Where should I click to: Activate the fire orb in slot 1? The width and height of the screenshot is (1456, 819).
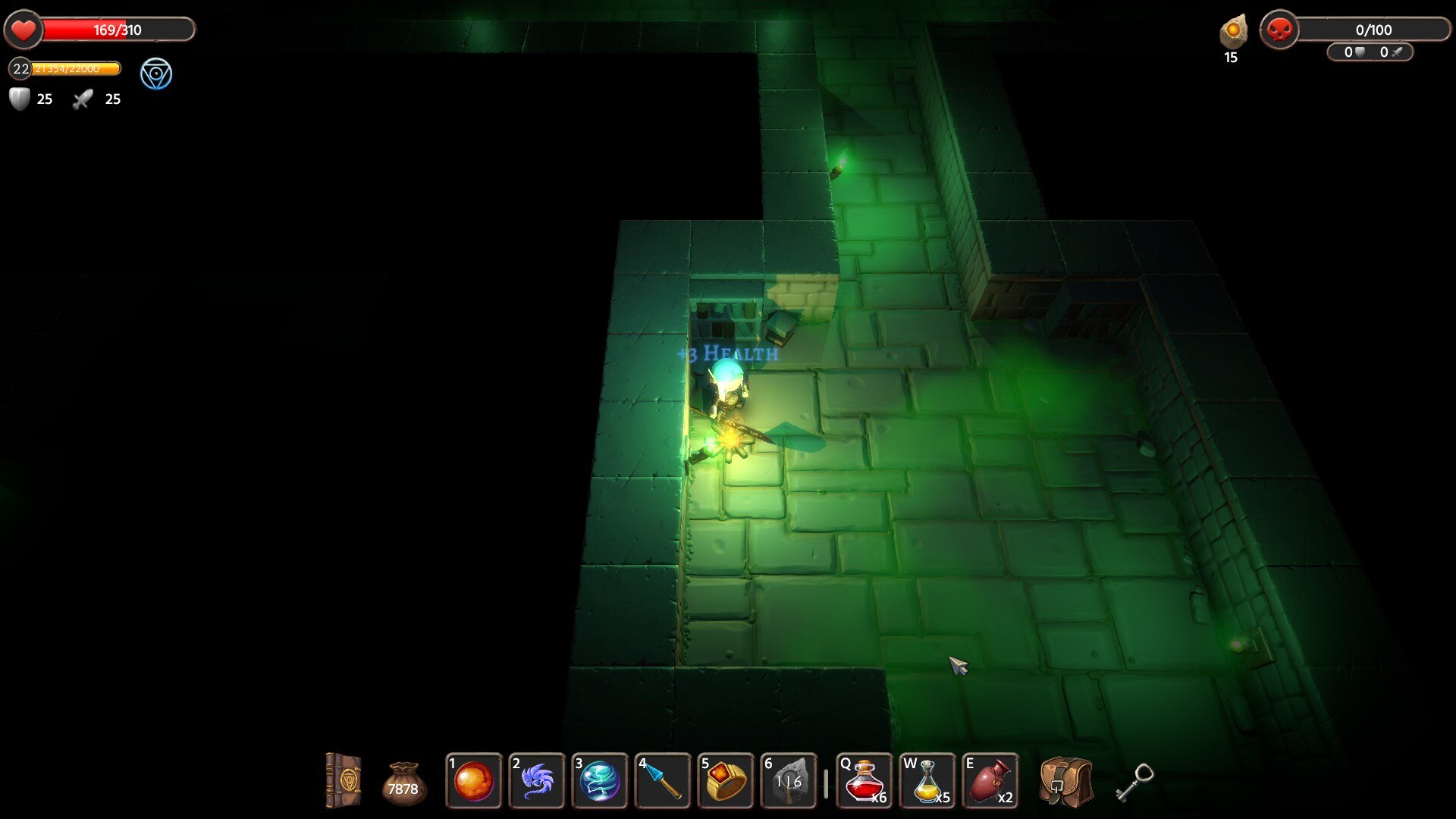pos(474,781)
